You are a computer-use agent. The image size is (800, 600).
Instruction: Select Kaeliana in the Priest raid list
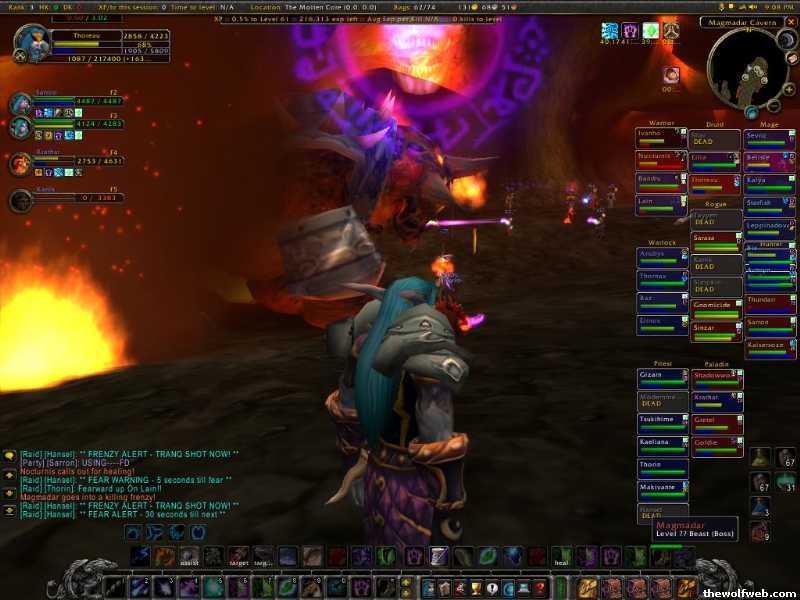pyautogui.click(x=662, y=445)
